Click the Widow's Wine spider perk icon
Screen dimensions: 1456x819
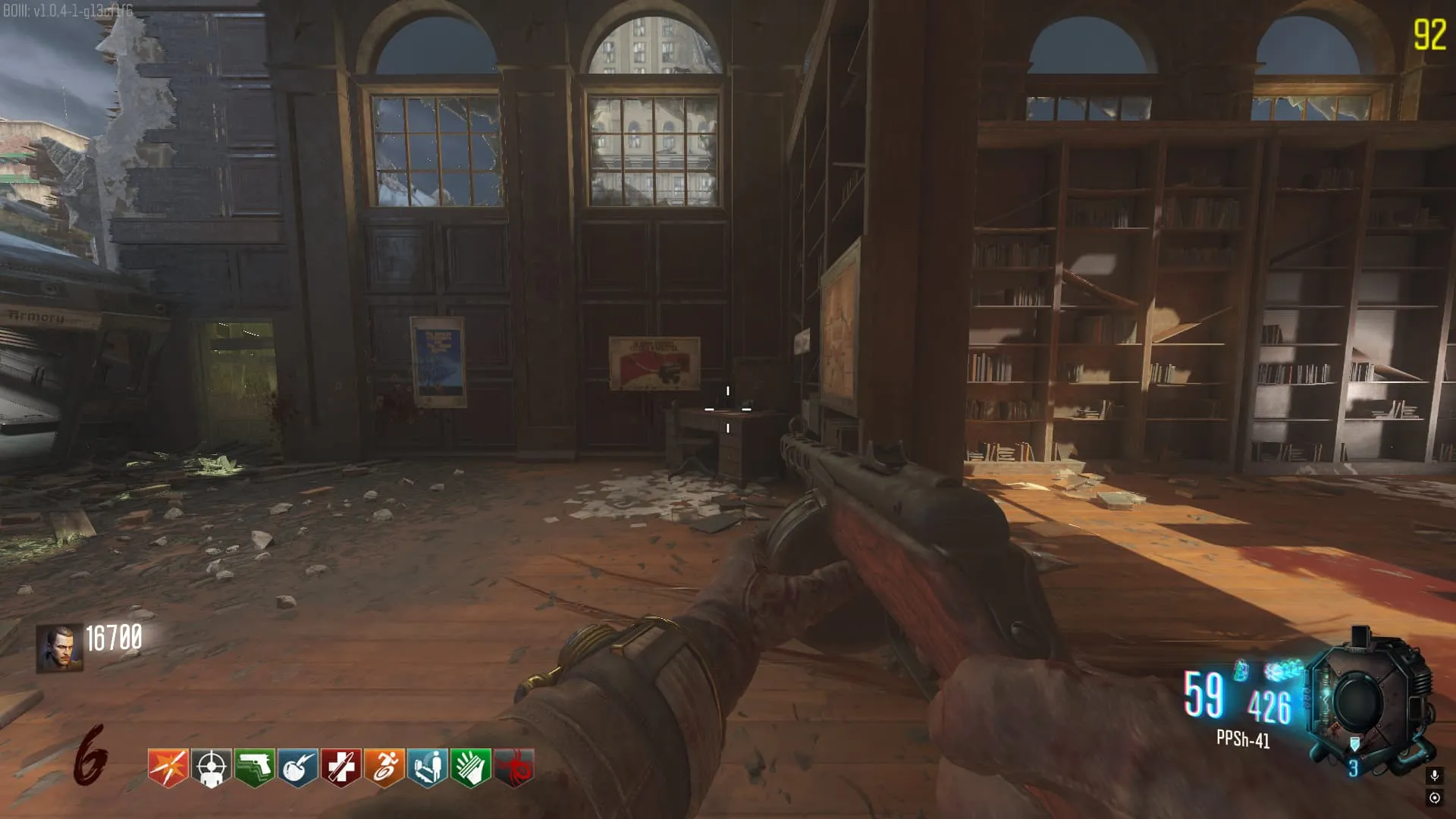coord(514,767)
